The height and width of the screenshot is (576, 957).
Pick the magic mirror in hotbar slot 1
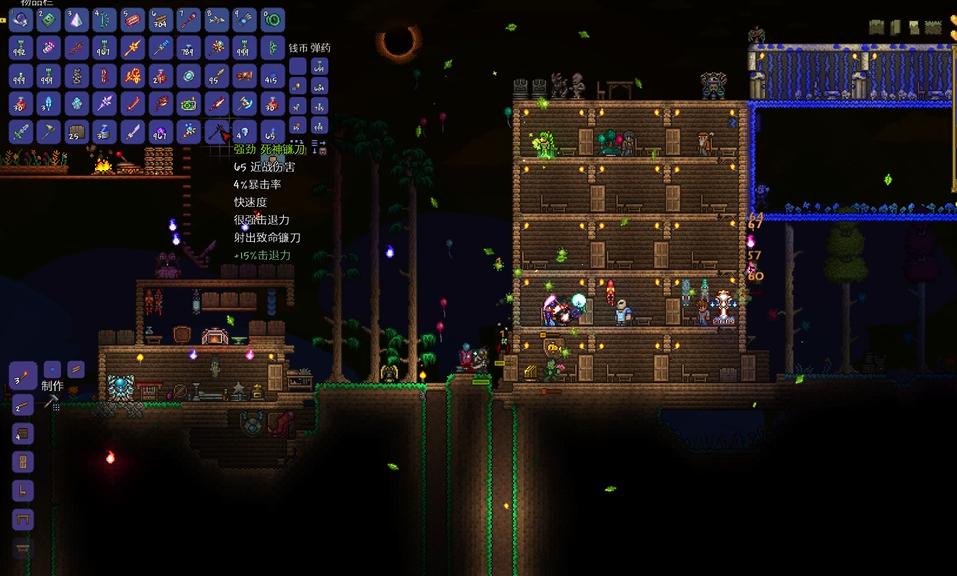point(21,19)
